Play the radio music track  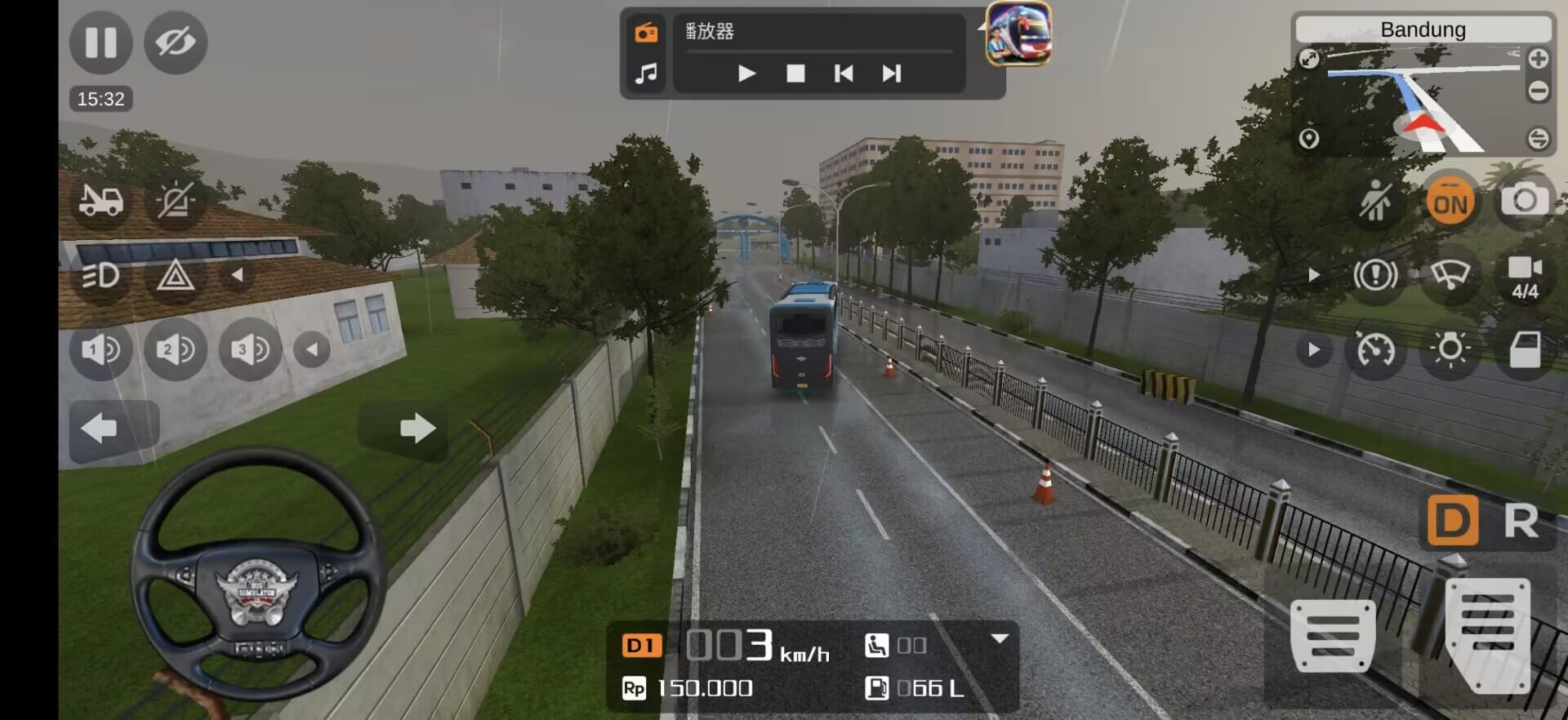(x=746, y=74)
